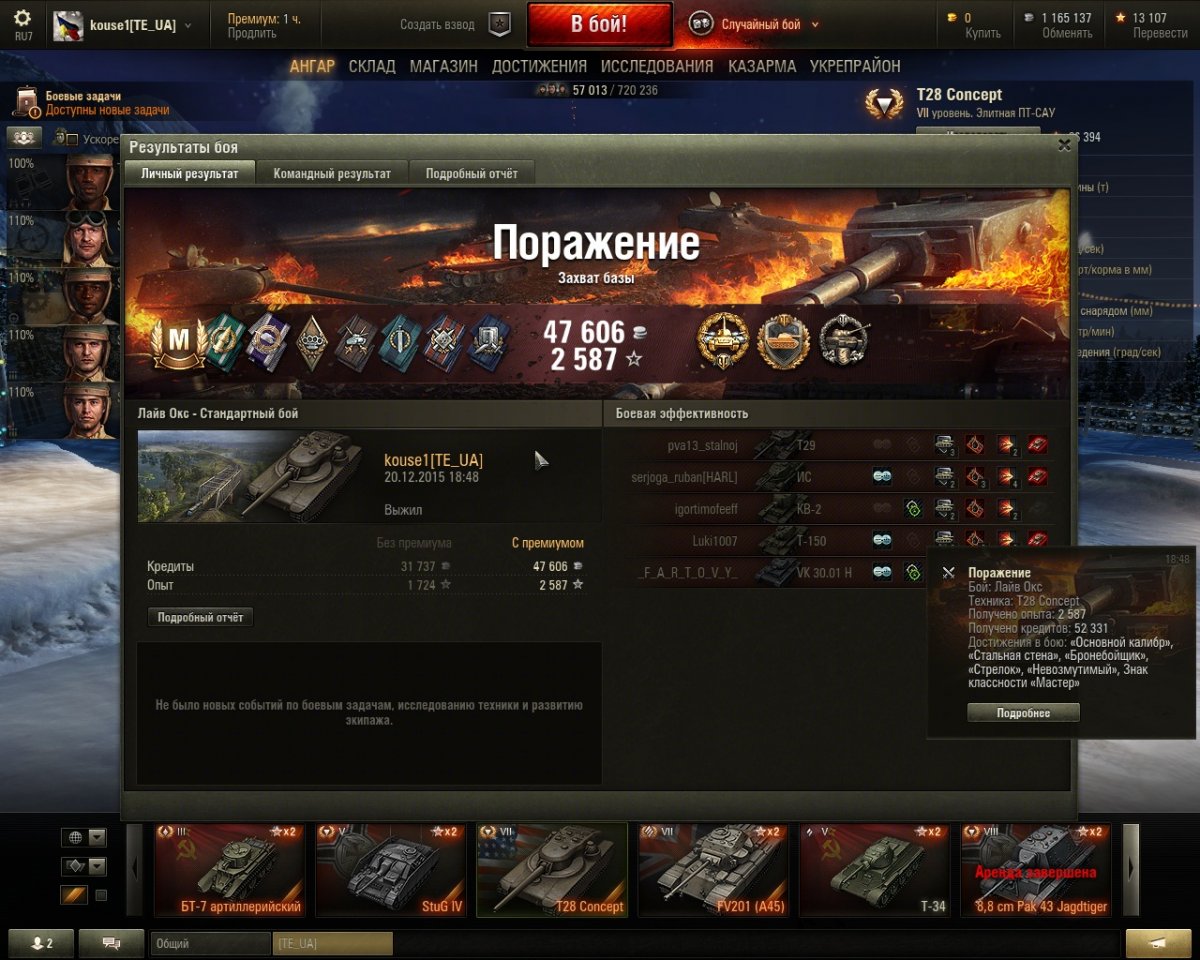Open the КАЗАРМА barracks section
The image size is (1200, 960).
tap(762, 66)
